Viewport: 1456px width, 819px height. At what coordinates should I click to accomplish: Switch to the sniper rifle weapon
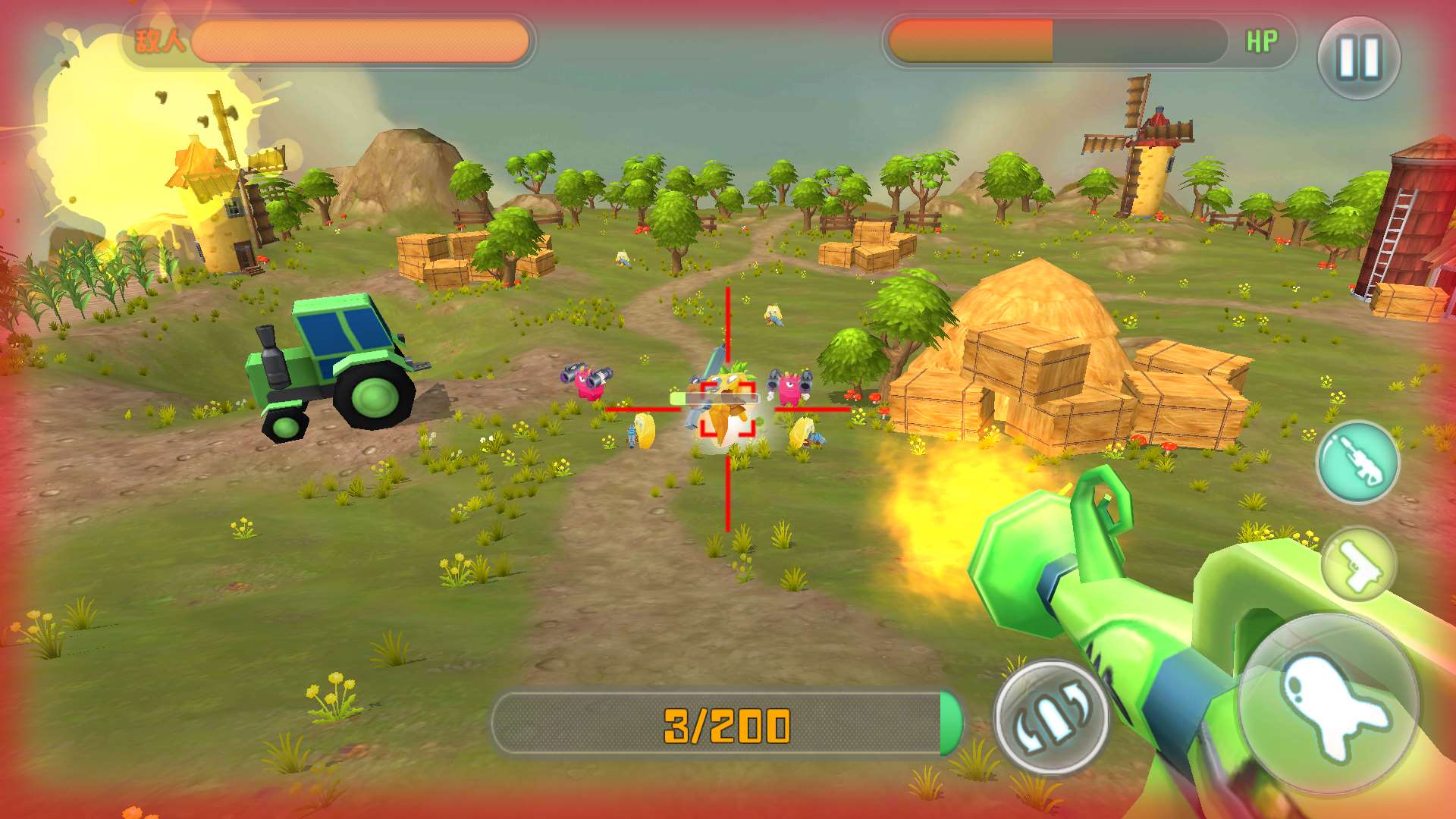click(x=1357, y=461)
